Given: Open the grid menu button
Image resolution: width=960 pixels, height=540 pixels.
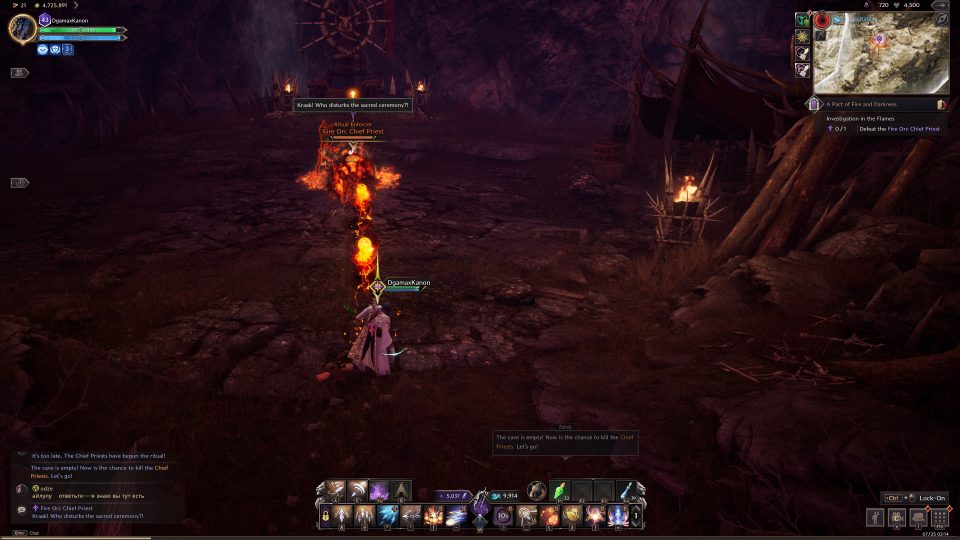Looking at the screenshot, I should click(x=939, y=517).
